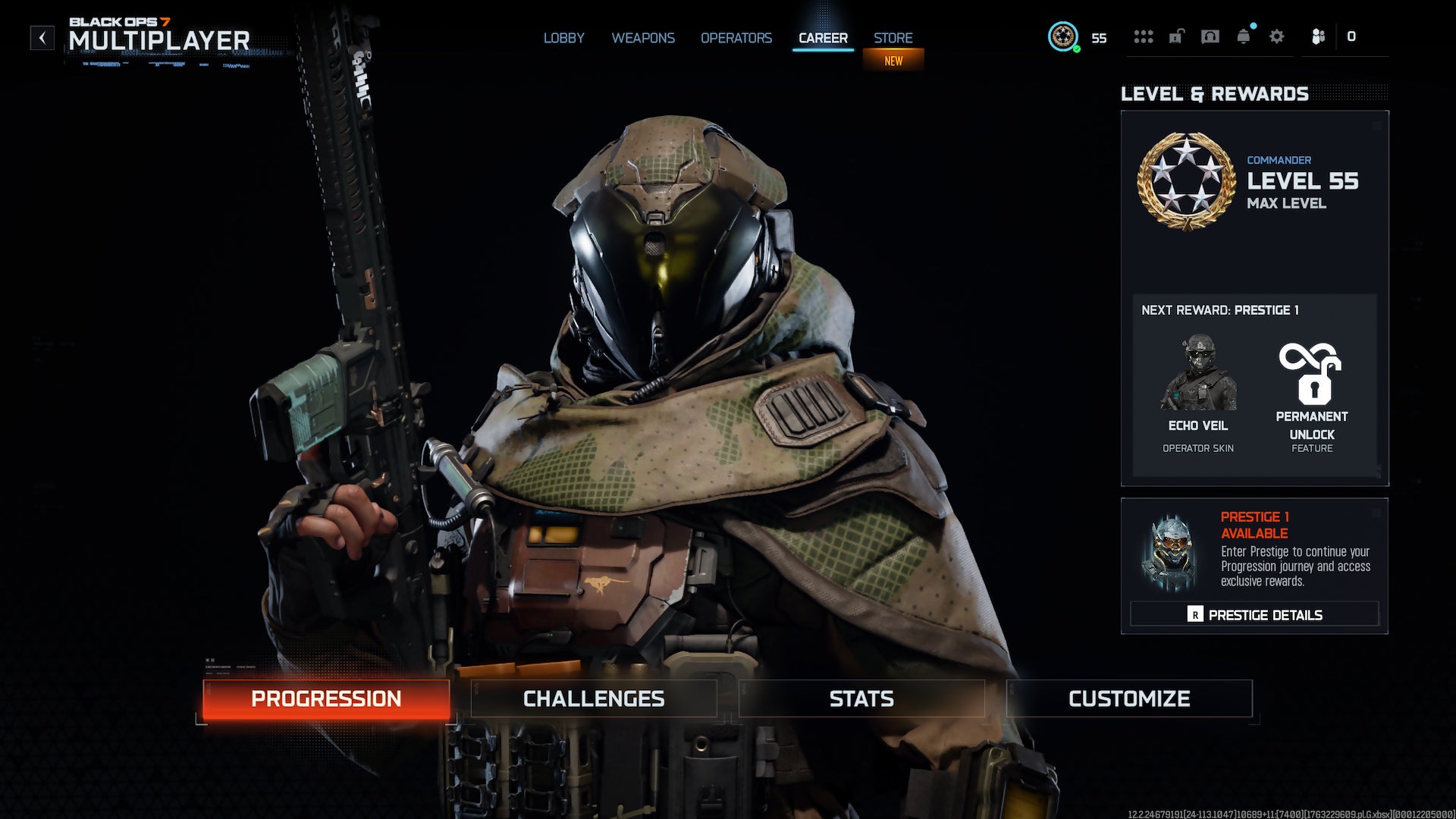
Task: Visit the Store tab
Action: (x=893, y=38)
